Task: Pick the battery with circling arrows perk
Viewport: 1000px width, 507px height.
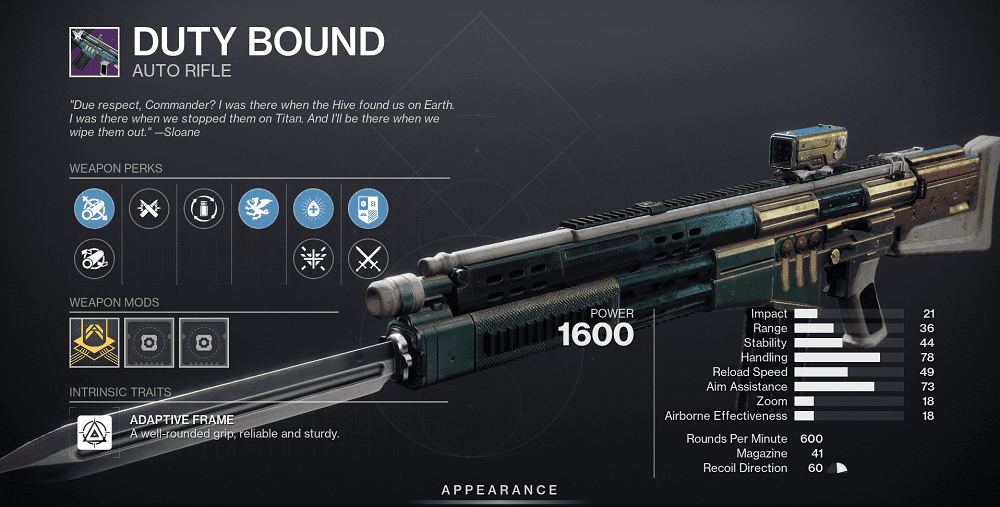Action: pyautogui.click(x=204, y=209)
